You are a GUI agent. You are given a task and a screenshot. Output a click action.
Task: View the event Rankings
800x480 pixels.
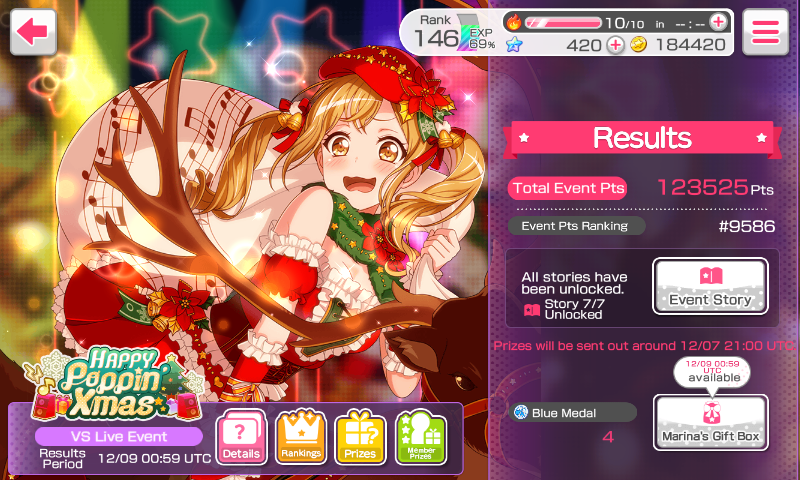point(301,437)
